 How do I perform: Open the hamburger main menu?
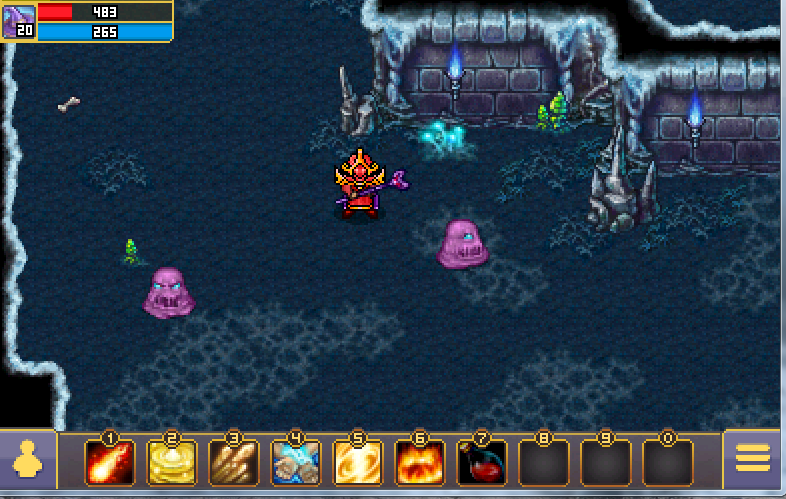click(x=753, y=459)
